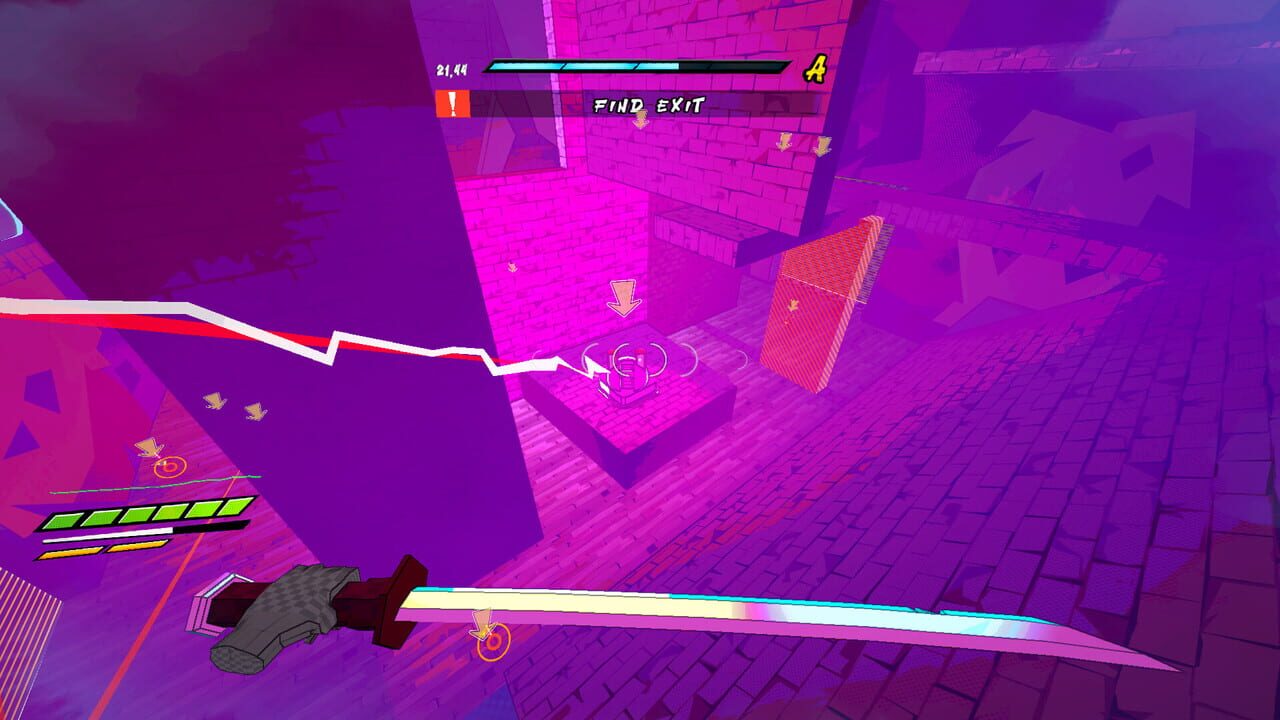Screen dimensions: 1280x720
Task: Click the red exclamation warning icon
Action: point(453,103)
